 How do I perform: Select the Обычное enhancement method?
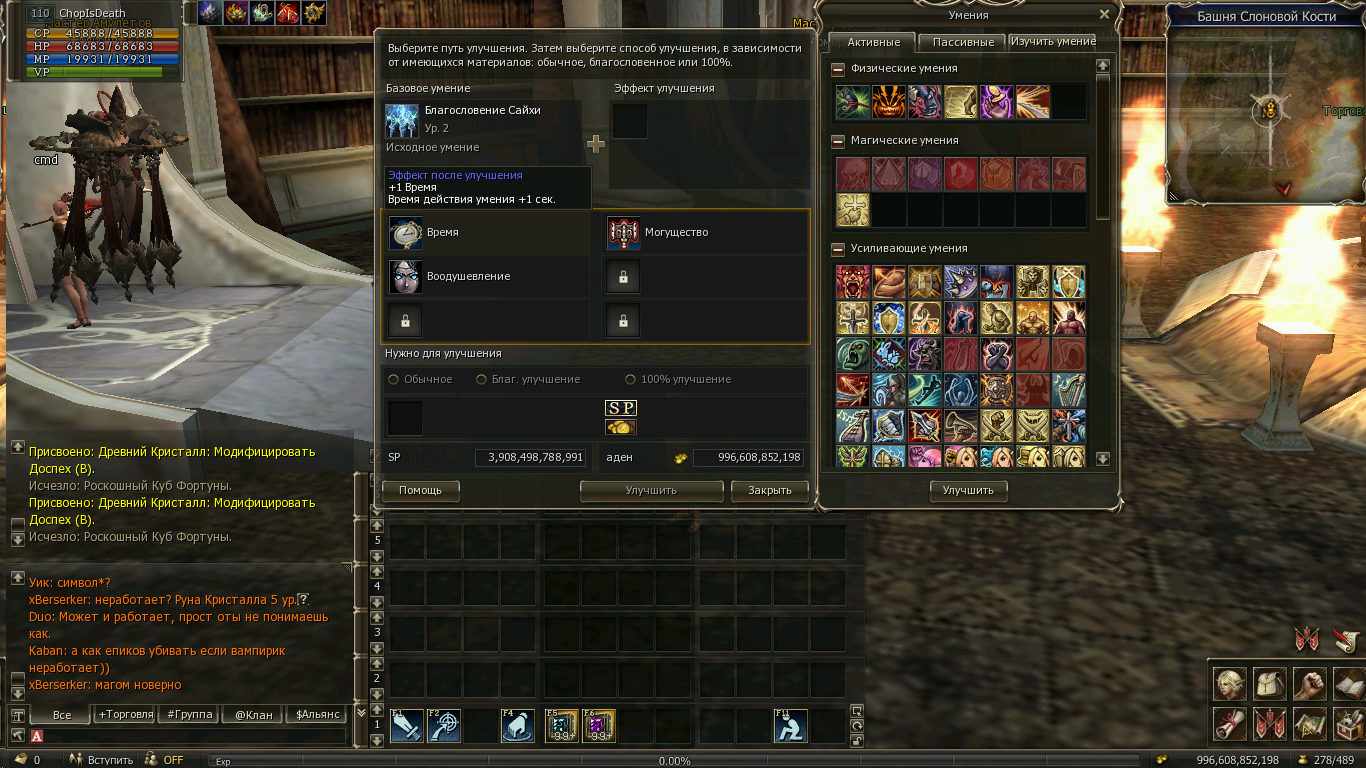pyautogui.click(x=394, y=380)
